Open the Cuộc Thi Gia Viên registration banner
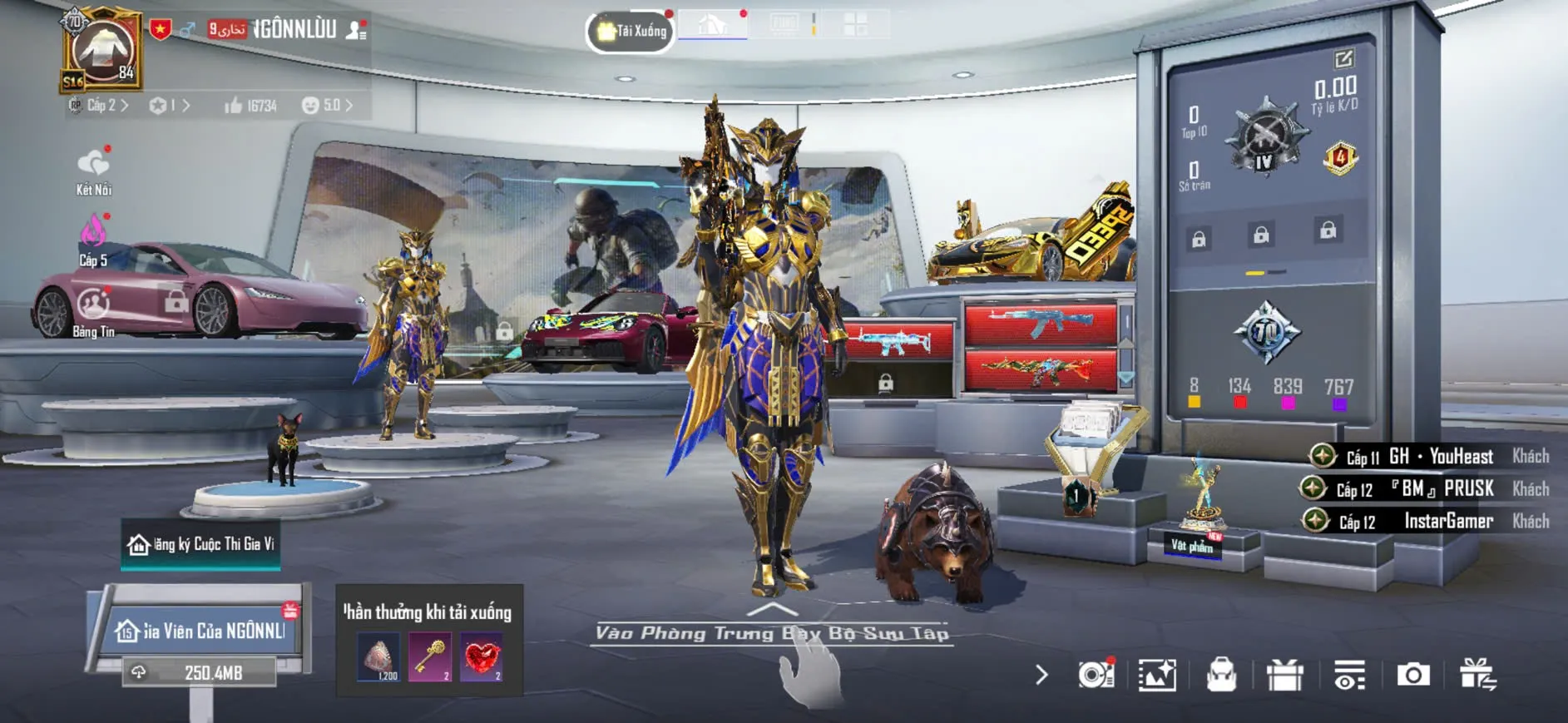The height and width of the screenshot is (723, 1568). [200, 545]
